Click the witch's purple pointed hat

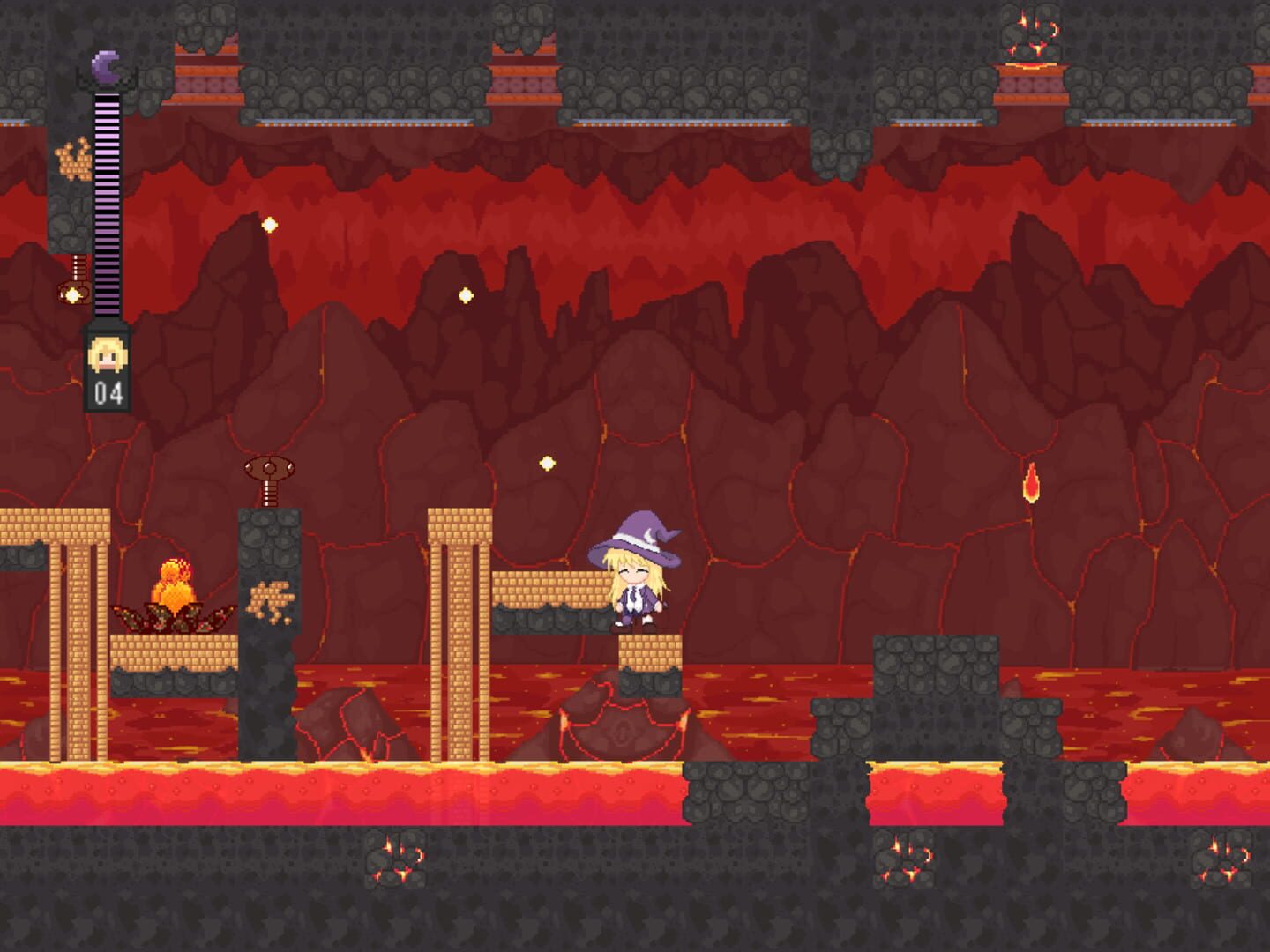tap(638, 533)
